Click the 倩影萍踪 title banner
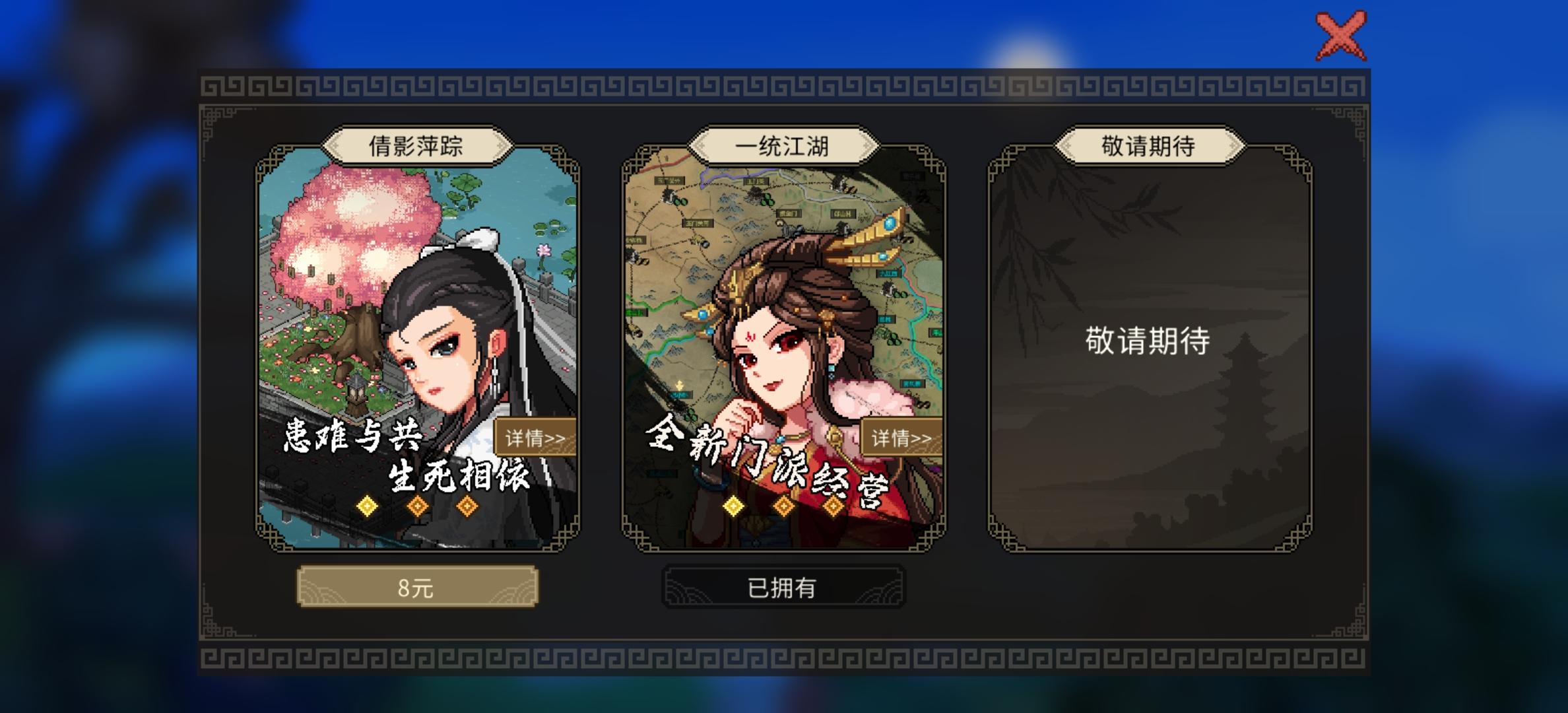Image resolution: width=1568 pixels, height=713 pixels. coord(418,144)
